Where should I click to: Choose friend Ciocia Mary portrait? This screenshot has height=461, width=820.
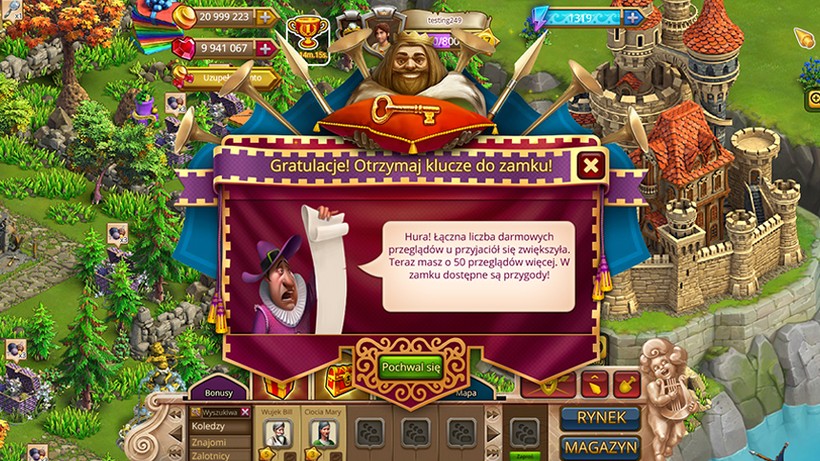pyautogui.click(x=323, y=432)
